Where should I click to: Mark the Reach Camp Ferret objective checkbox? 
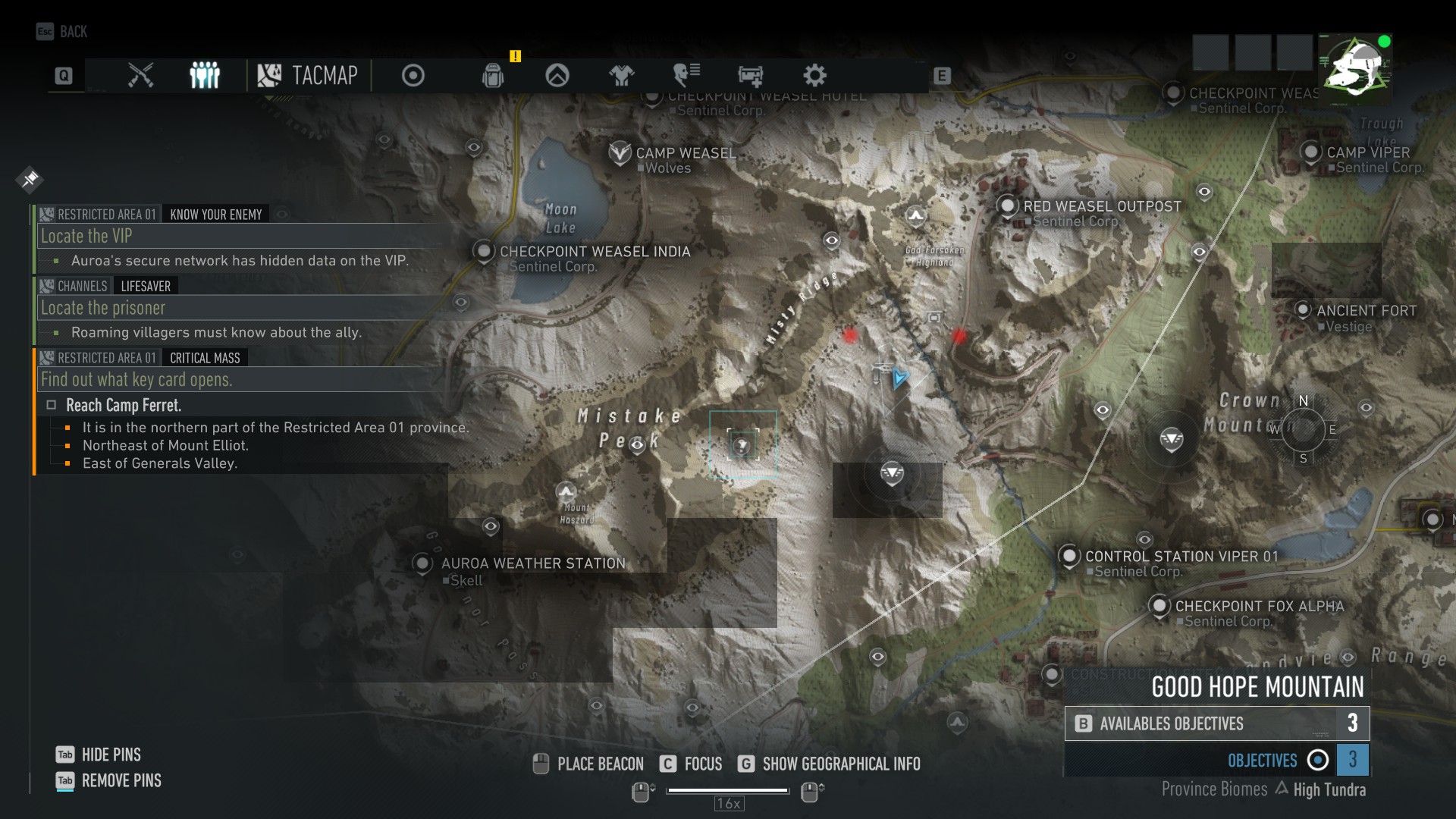(x=51, y=405)
